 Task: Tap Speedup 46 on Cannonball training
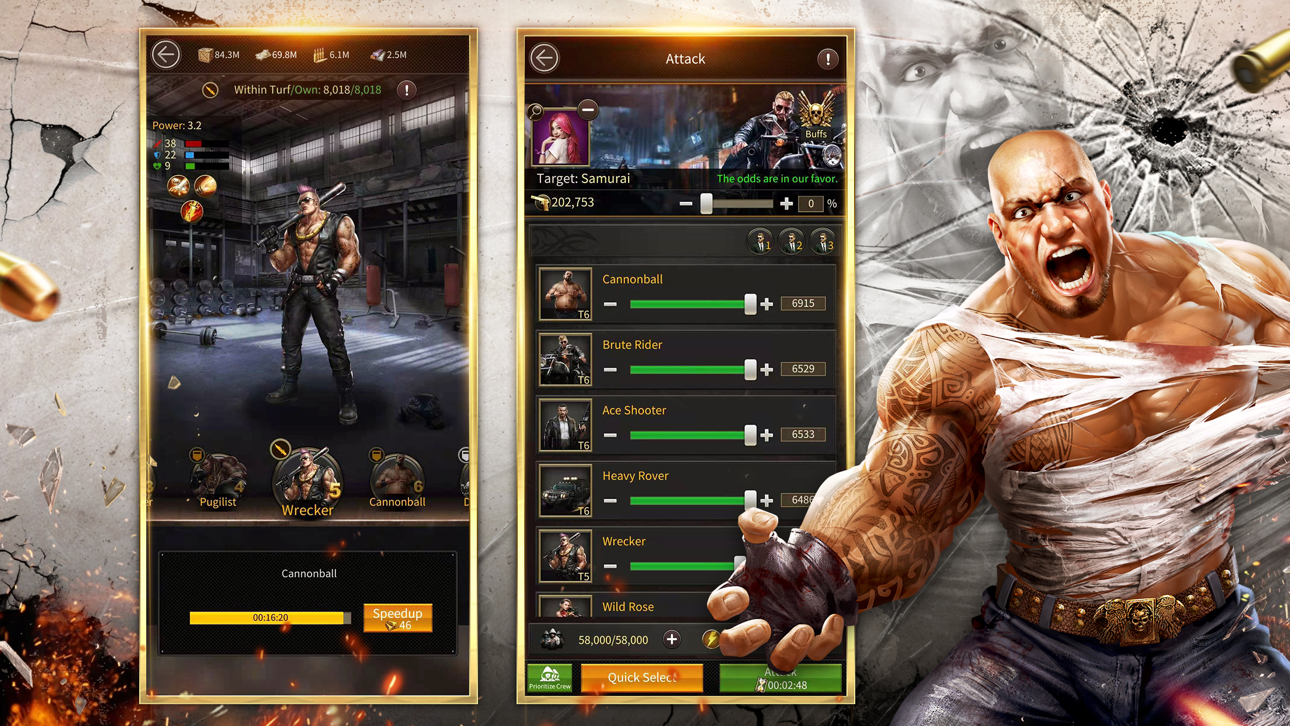pyautogui.click(x=397, y=618)
